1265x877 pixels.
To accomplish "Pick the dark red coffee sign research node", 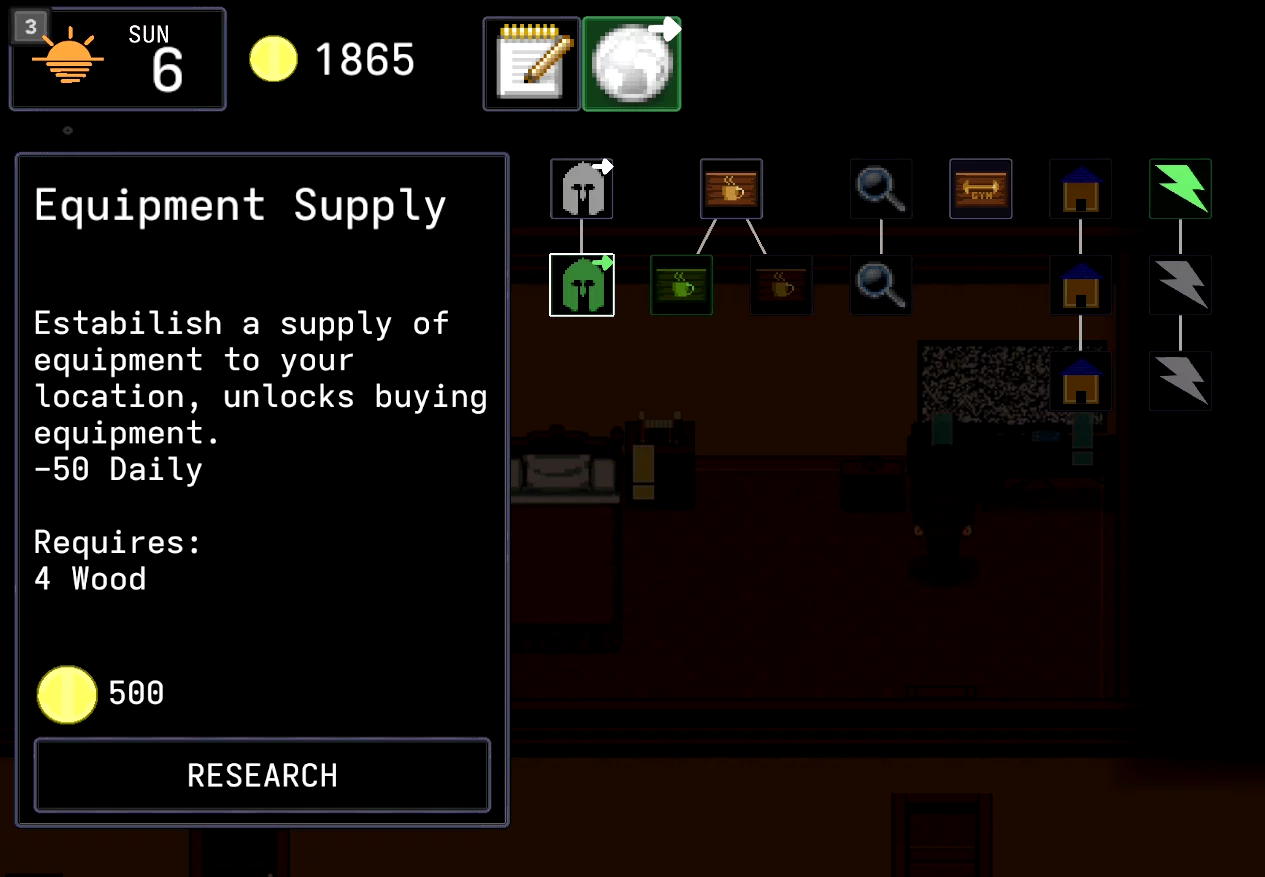I will [x=781, y=285].
